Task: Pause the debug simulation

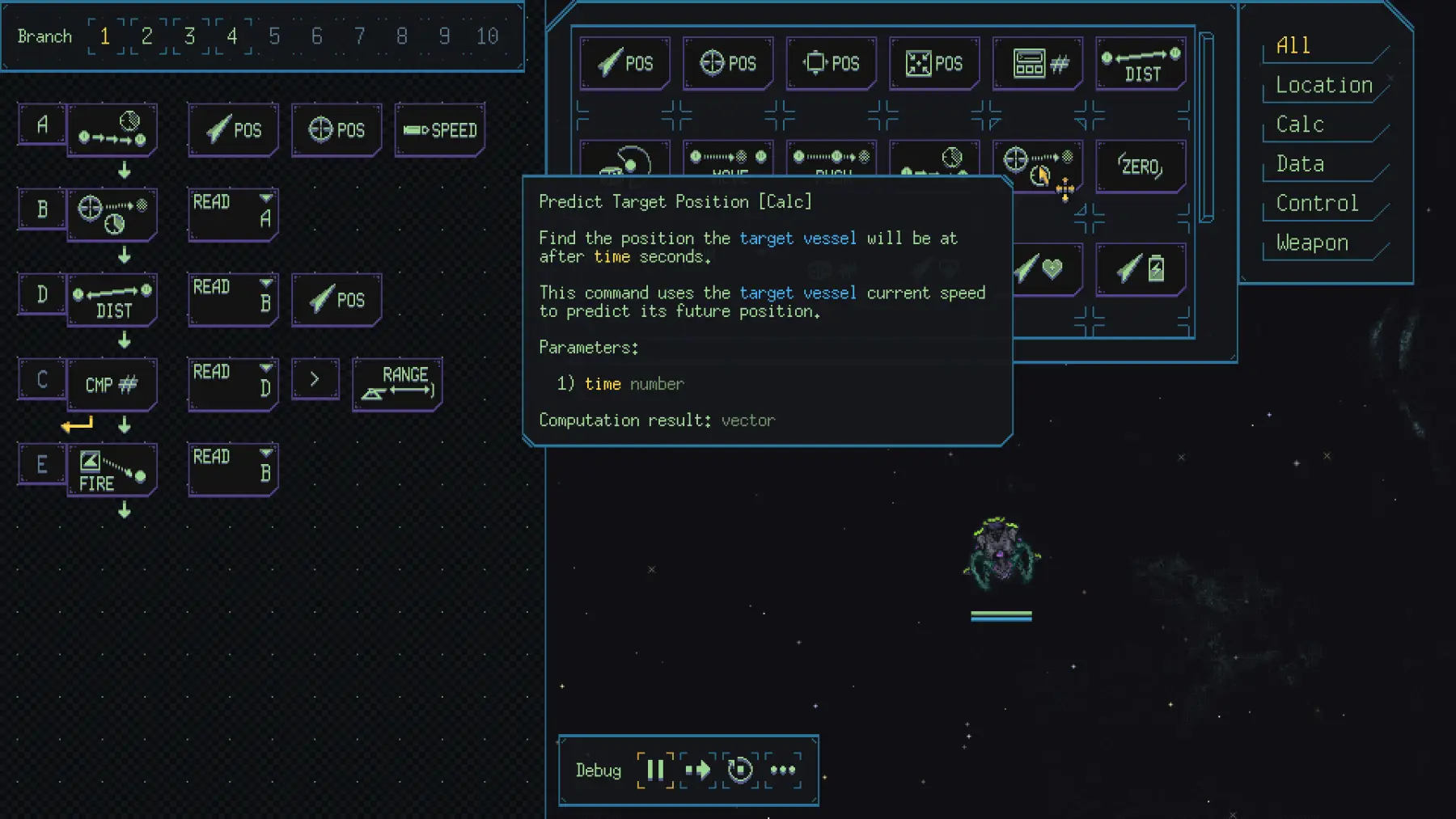Action: (655, 770)
